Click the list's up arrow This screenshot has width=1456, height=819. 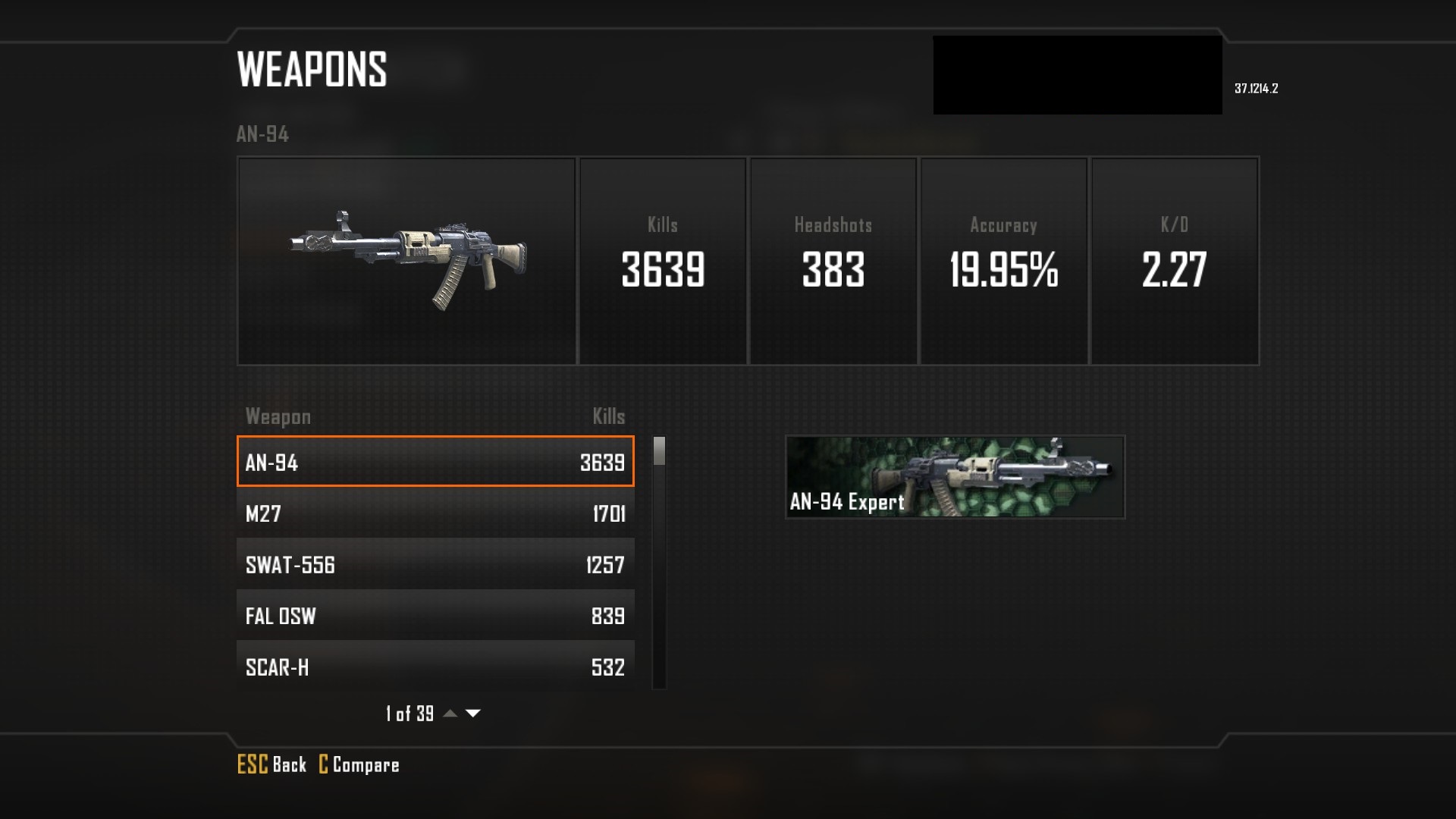click(450, 714)
